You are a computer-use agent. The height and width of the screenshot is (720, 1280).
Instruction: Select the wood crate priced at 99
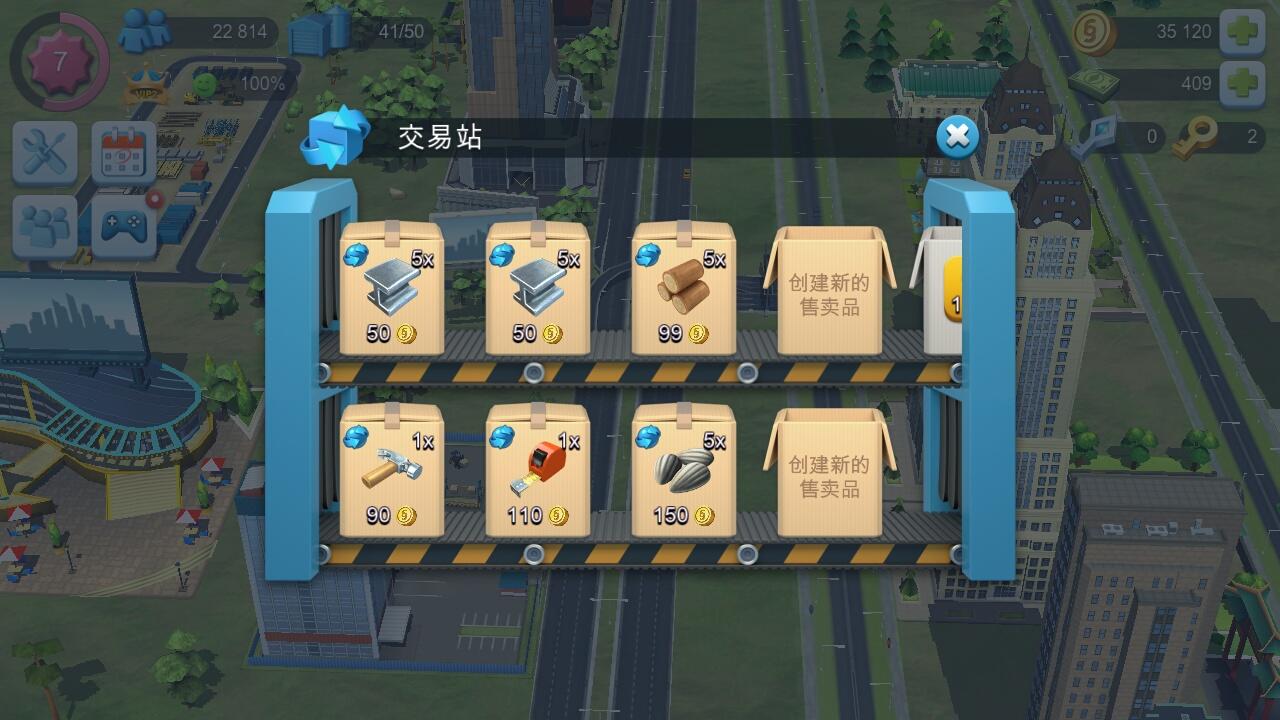(x=683, y=290)
